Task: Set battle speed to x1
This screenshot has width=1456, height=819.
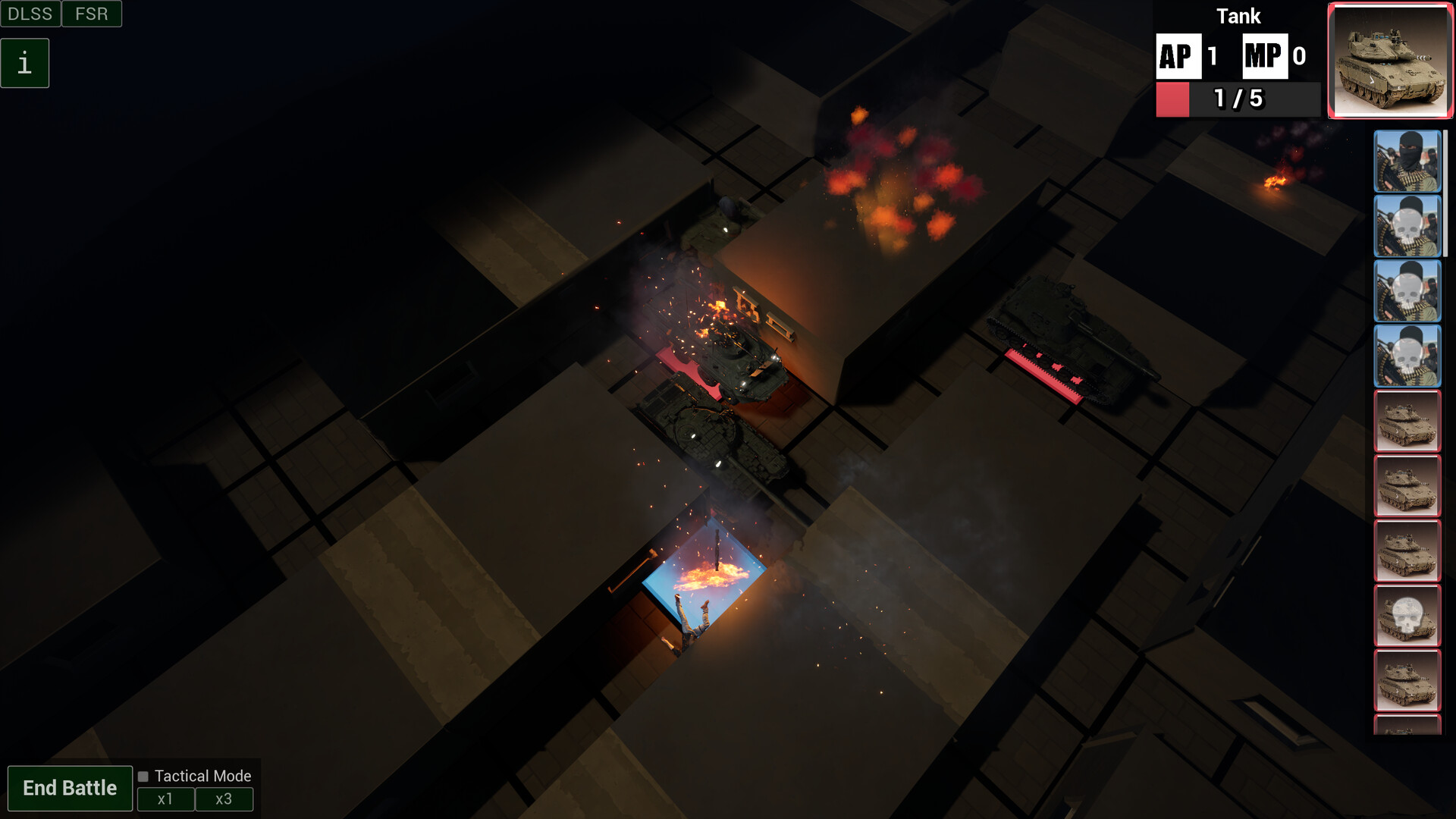Action: (165, 799)
